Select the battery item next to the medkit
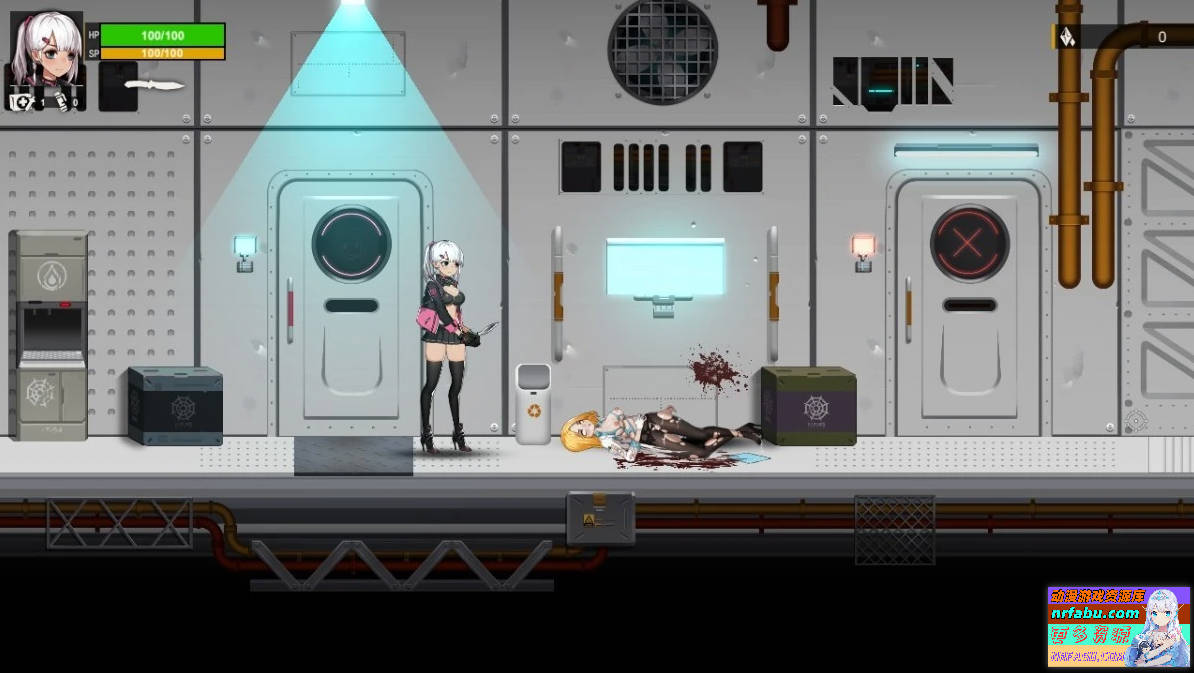This screenshot has height=673, width=1194. [62, 100]
